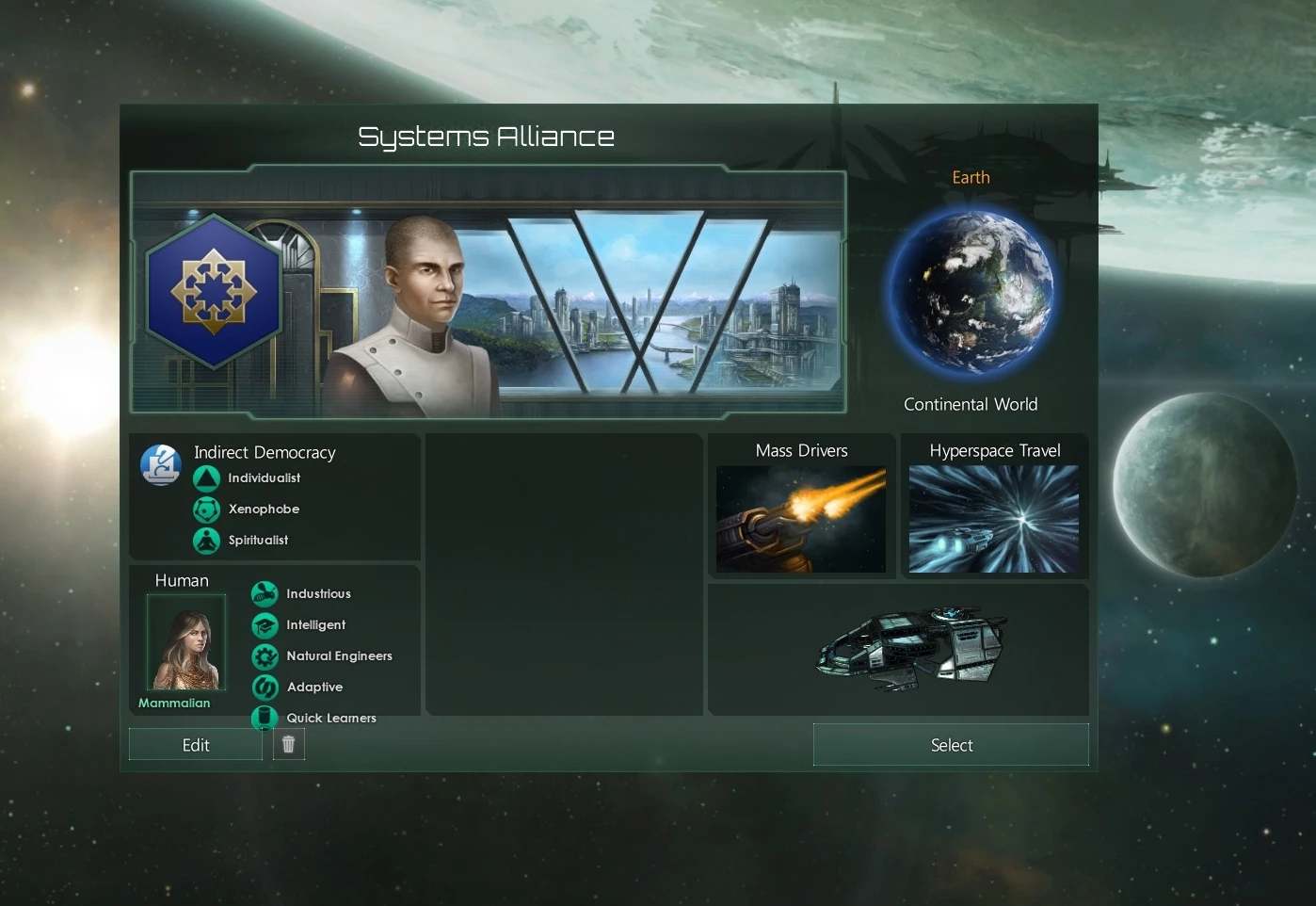Viewport: 1316px width, 906px height.
Task: Select the Intelligent trait icon
Action: [264, 624]
